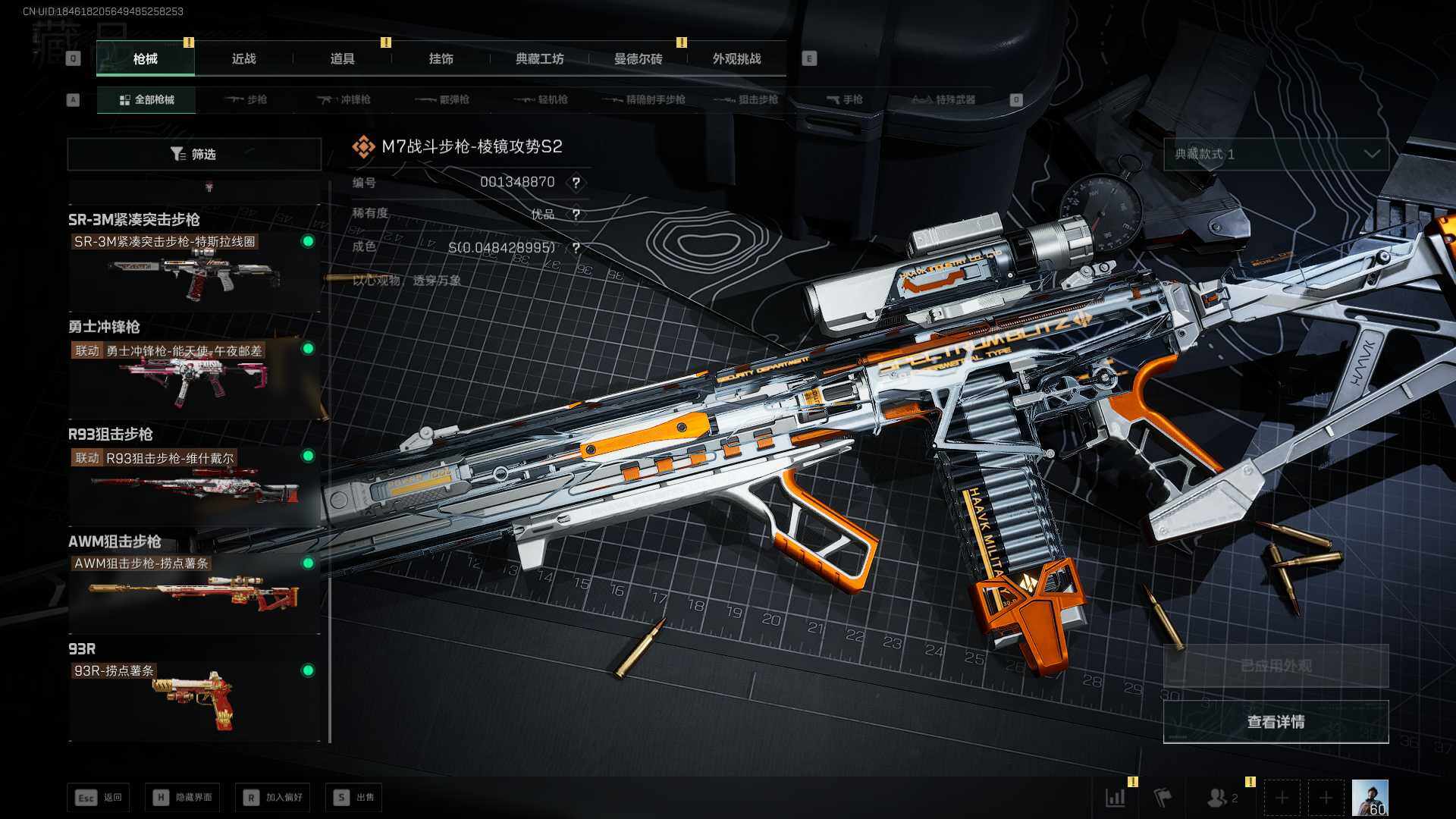The height and width of the screenshot is (819, 1456).
Task: Switch to the 曼德尔砖 tab
Action: tap(638, 58)
